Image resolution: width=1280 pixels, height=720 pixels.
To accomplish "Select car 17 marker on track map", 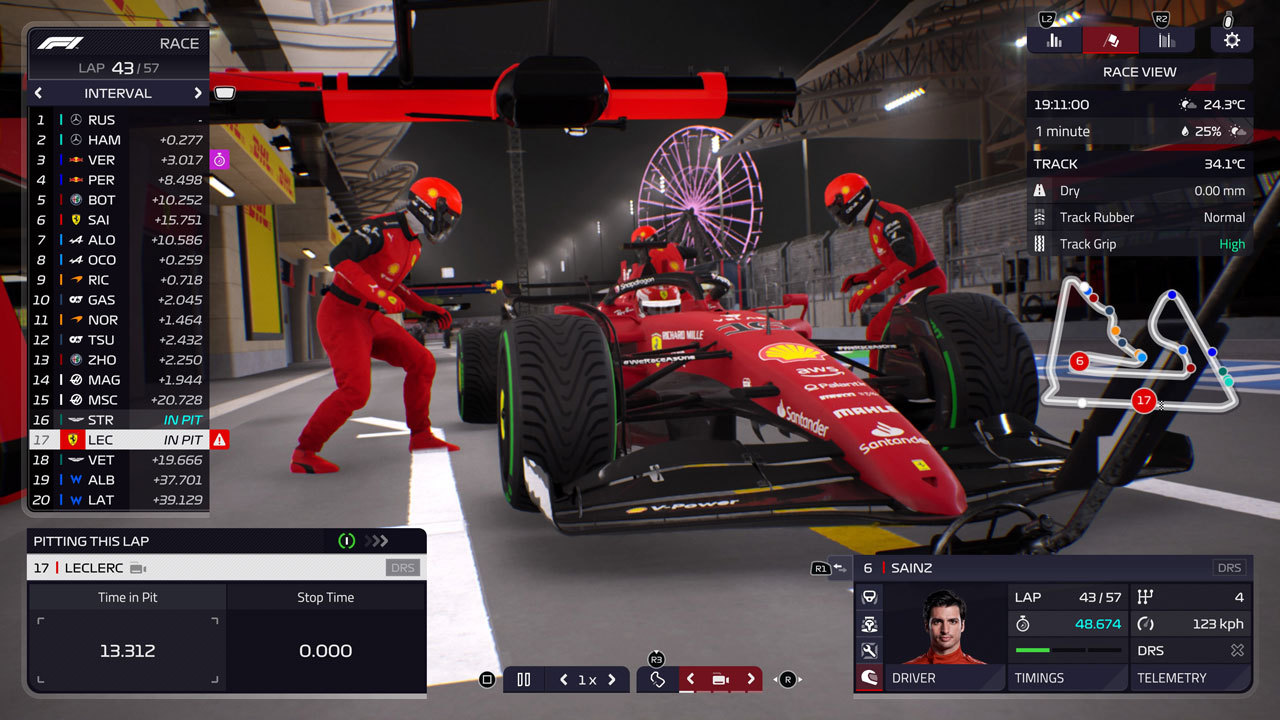I will point(1143,401).
